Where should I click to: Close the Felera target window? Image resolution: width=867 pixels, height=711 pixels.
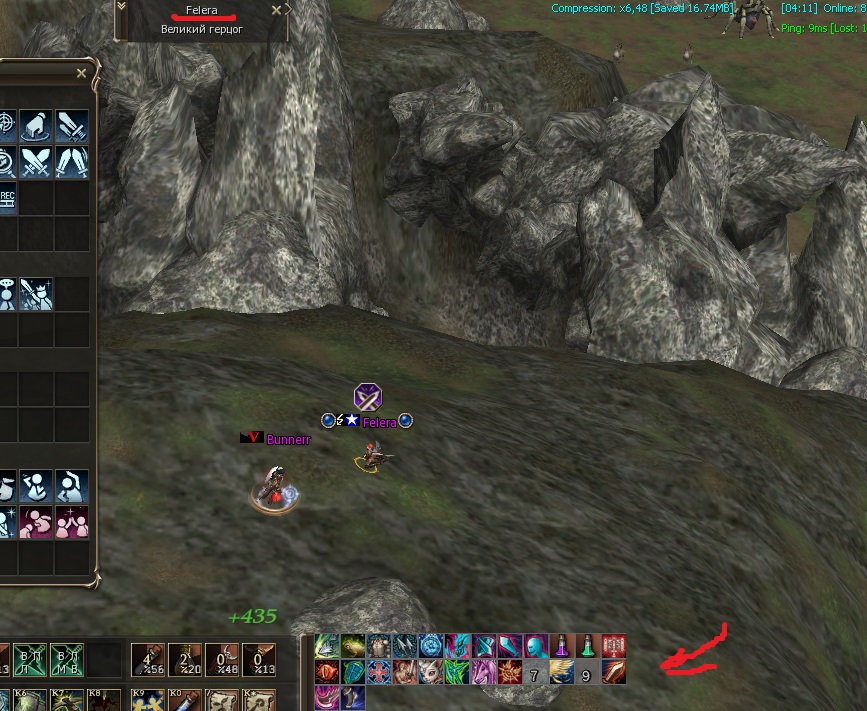point(277,10)
